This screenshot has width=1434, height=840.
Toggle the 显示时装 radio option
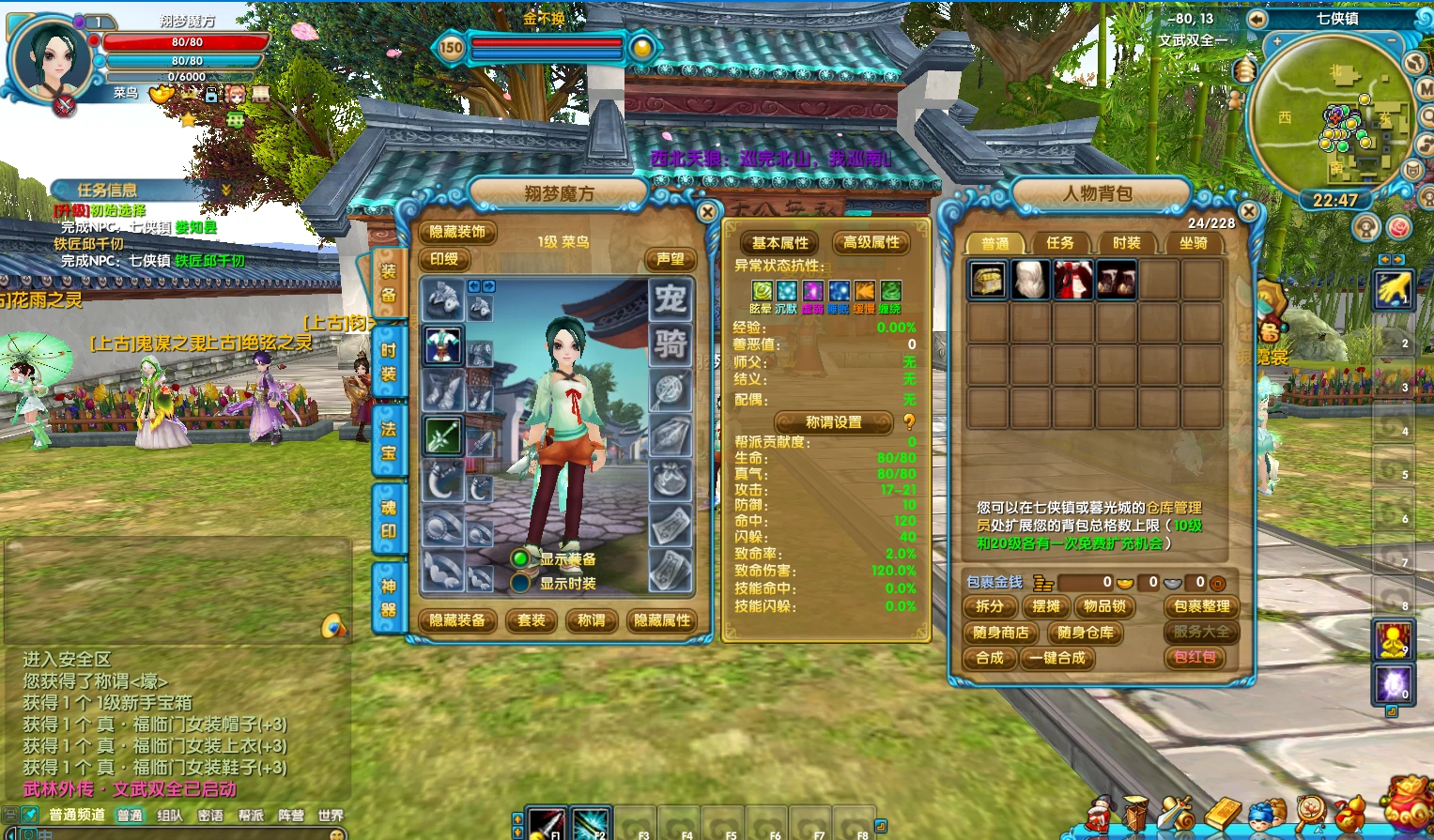(x=520, y=583)
